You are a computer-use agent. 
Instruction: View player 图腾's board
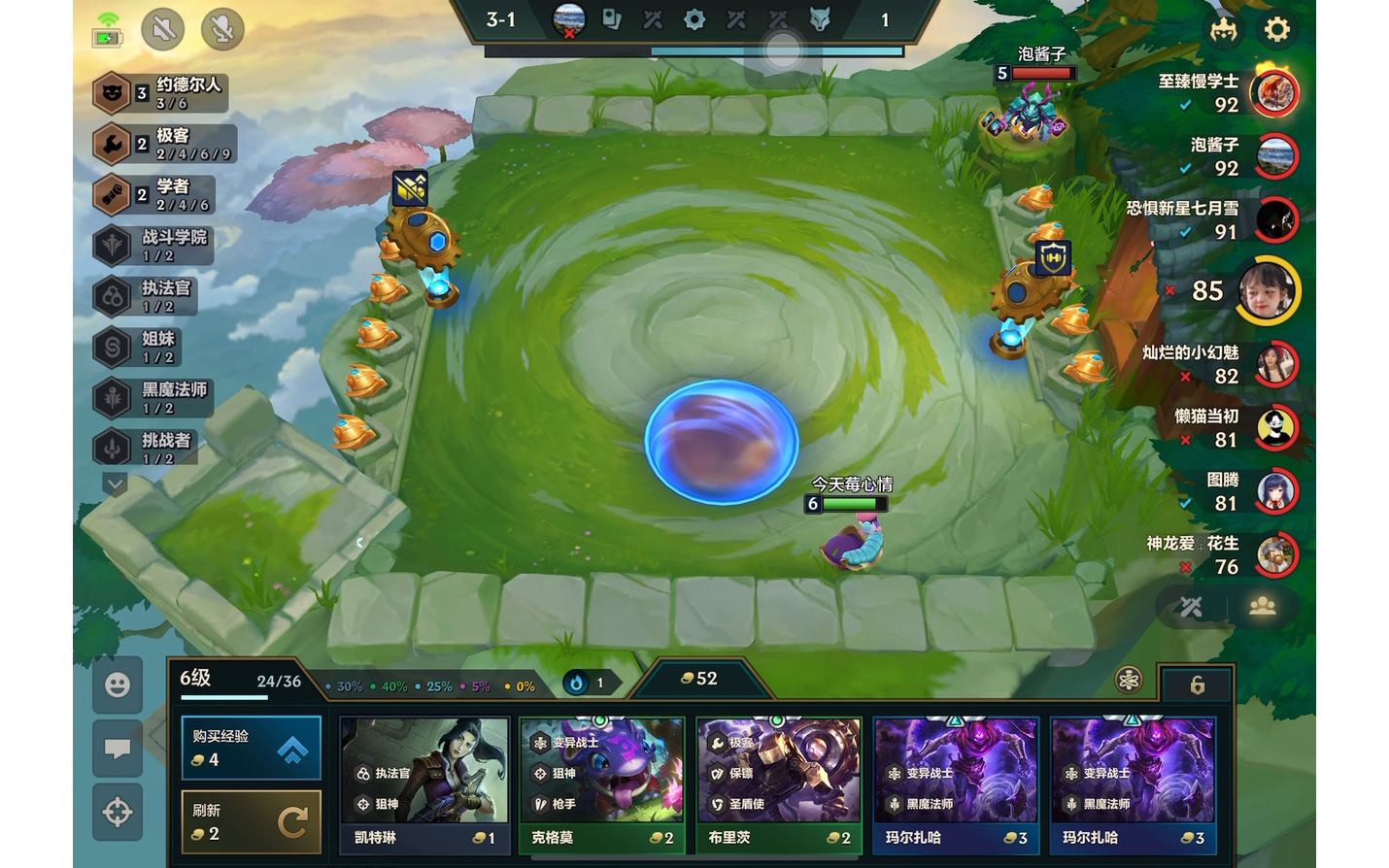coord(1274,491)
